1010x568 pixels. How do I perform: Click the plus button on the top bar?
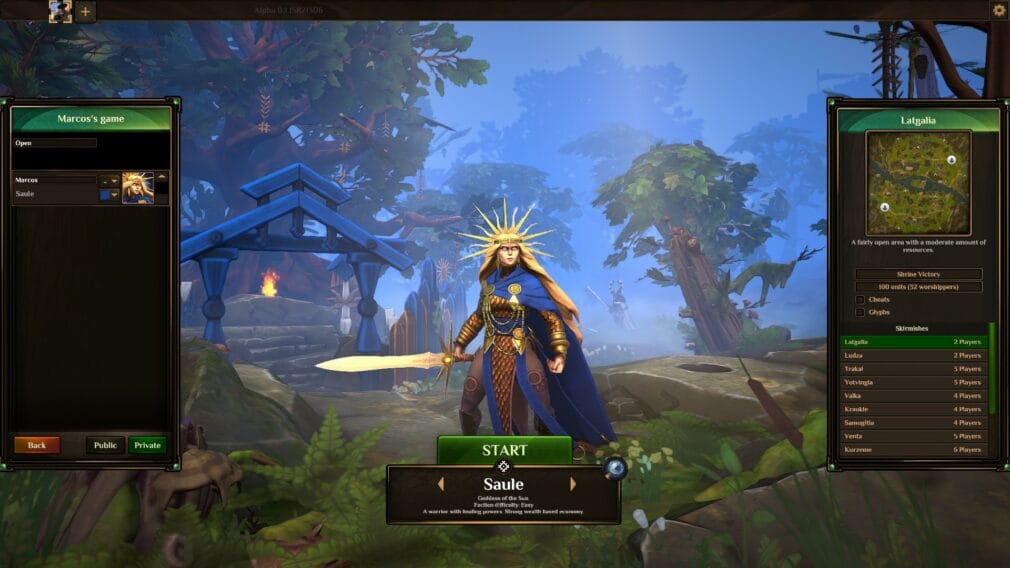[x=85, y=12]
